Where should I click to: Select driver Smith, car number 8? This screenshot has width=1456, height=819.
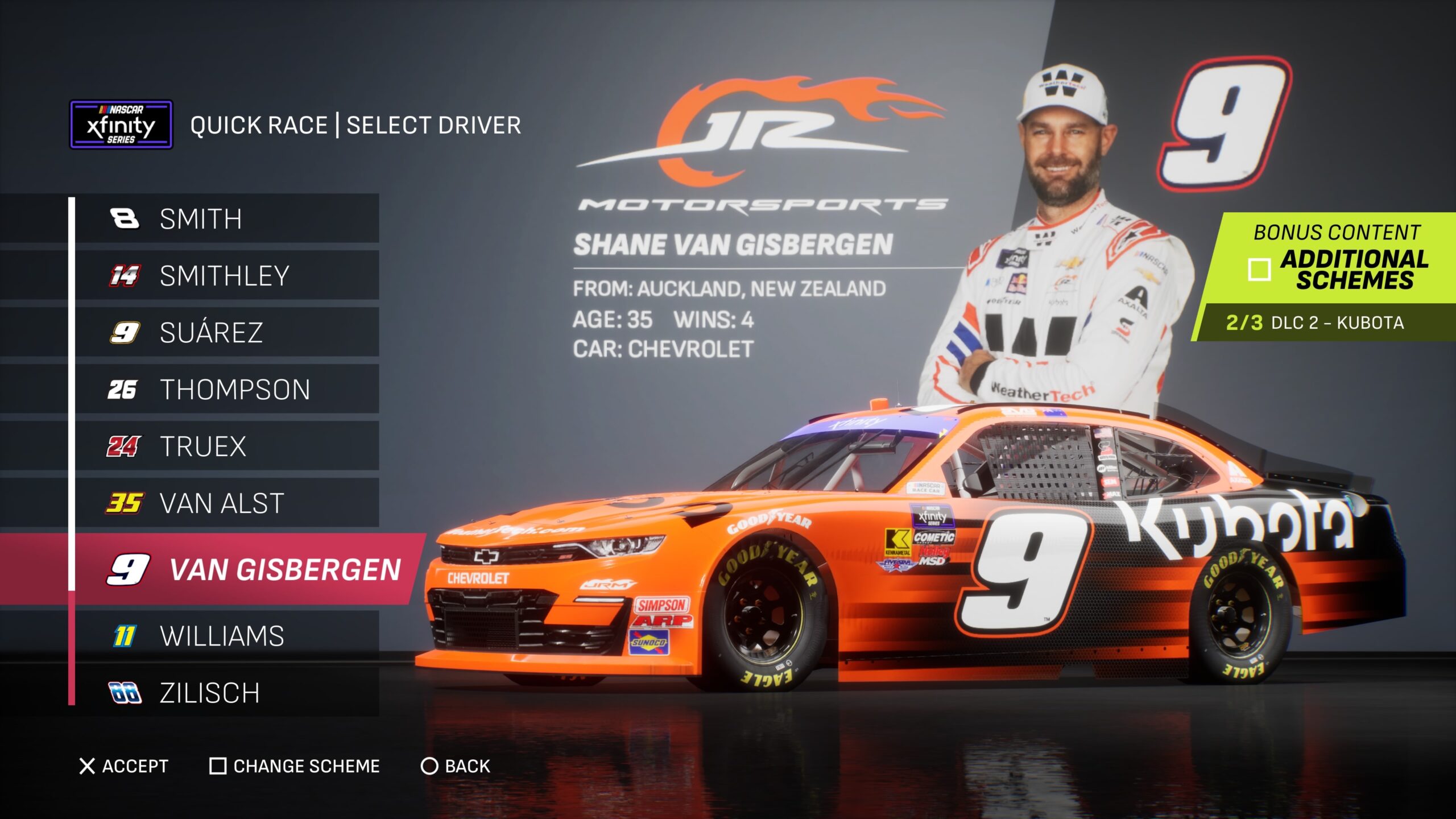(226, 219)
